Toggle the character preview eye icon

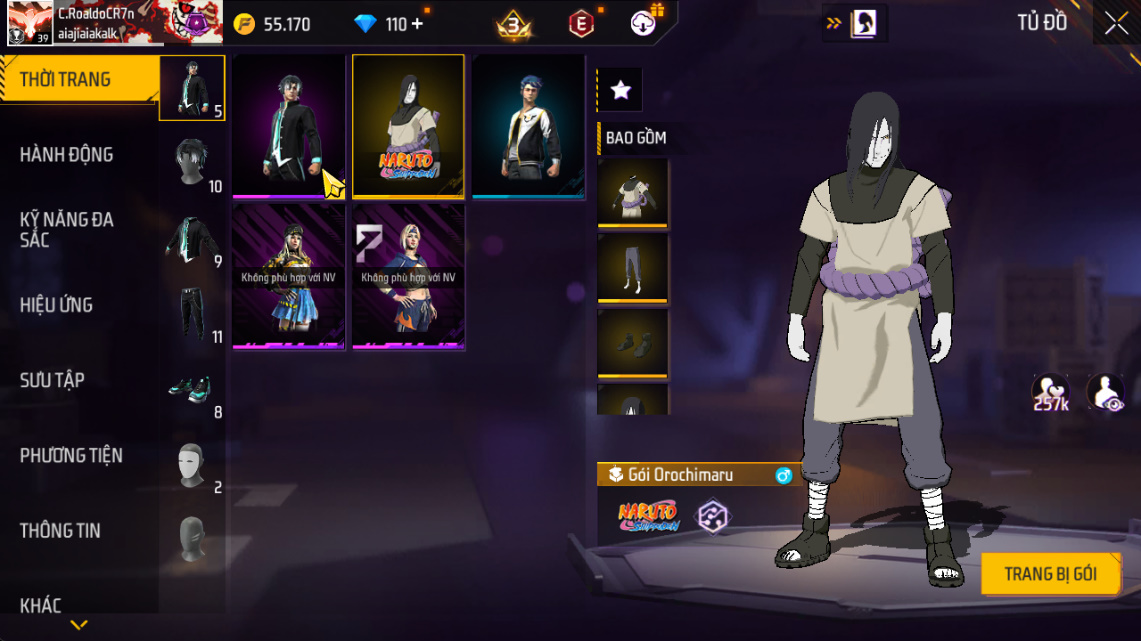click(x=1105, y=393)
